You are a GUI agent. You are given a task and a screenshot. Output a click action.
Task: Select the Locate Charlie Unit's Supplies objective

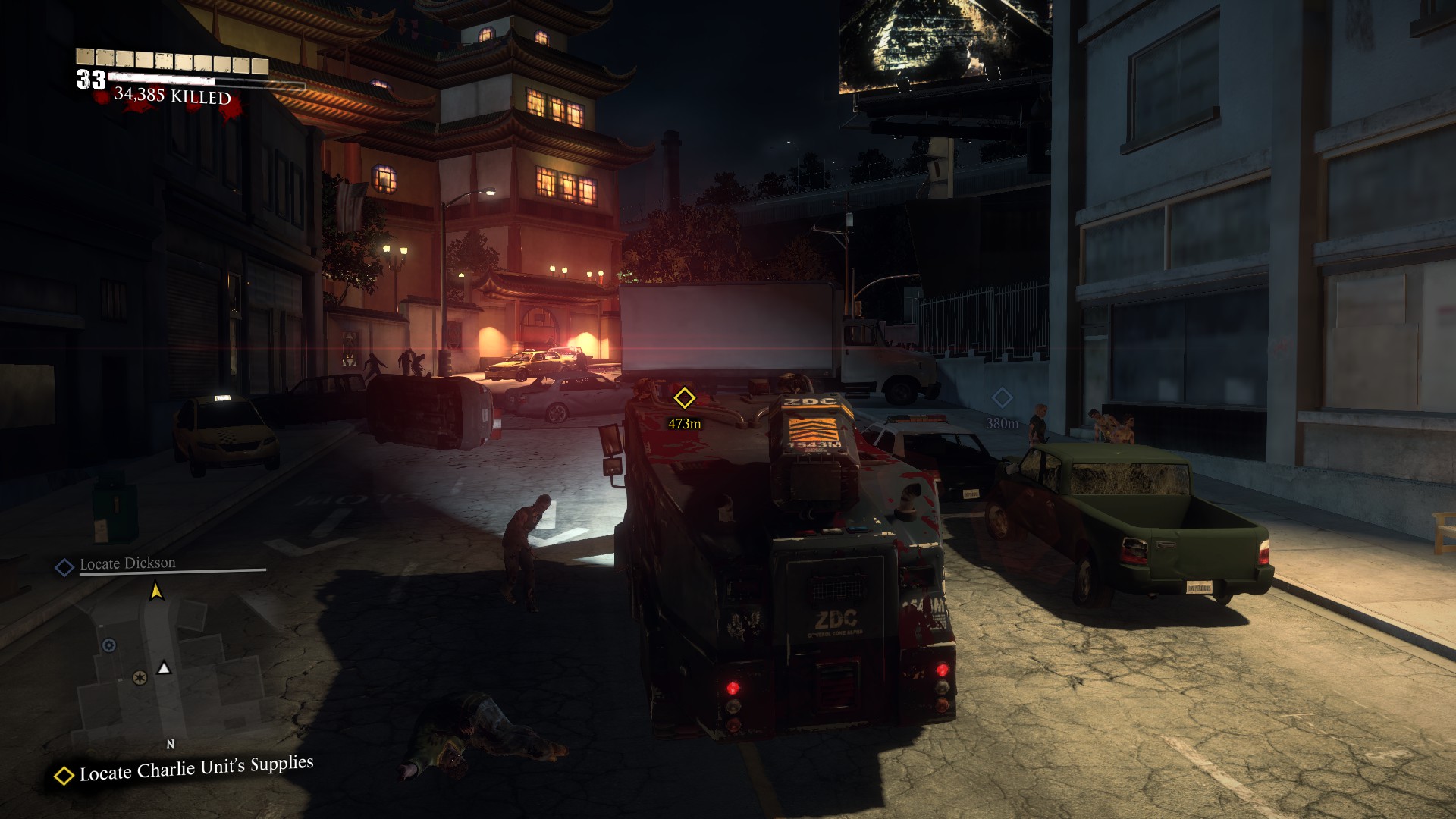click(x=196, y=769)
